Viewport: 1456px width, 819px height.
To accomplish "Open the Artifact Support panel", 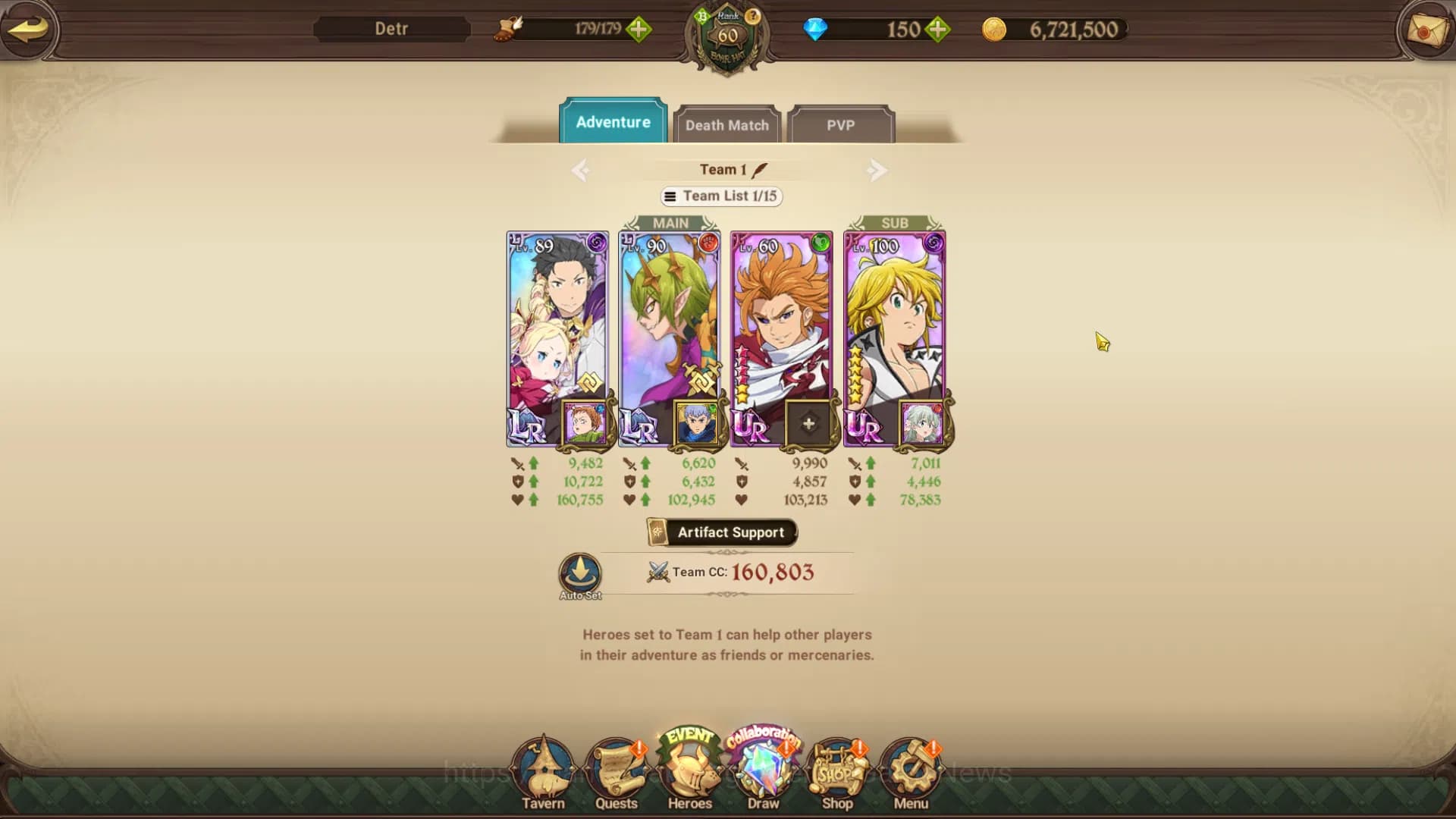I will pyautogui.click(x=721, y=532).
